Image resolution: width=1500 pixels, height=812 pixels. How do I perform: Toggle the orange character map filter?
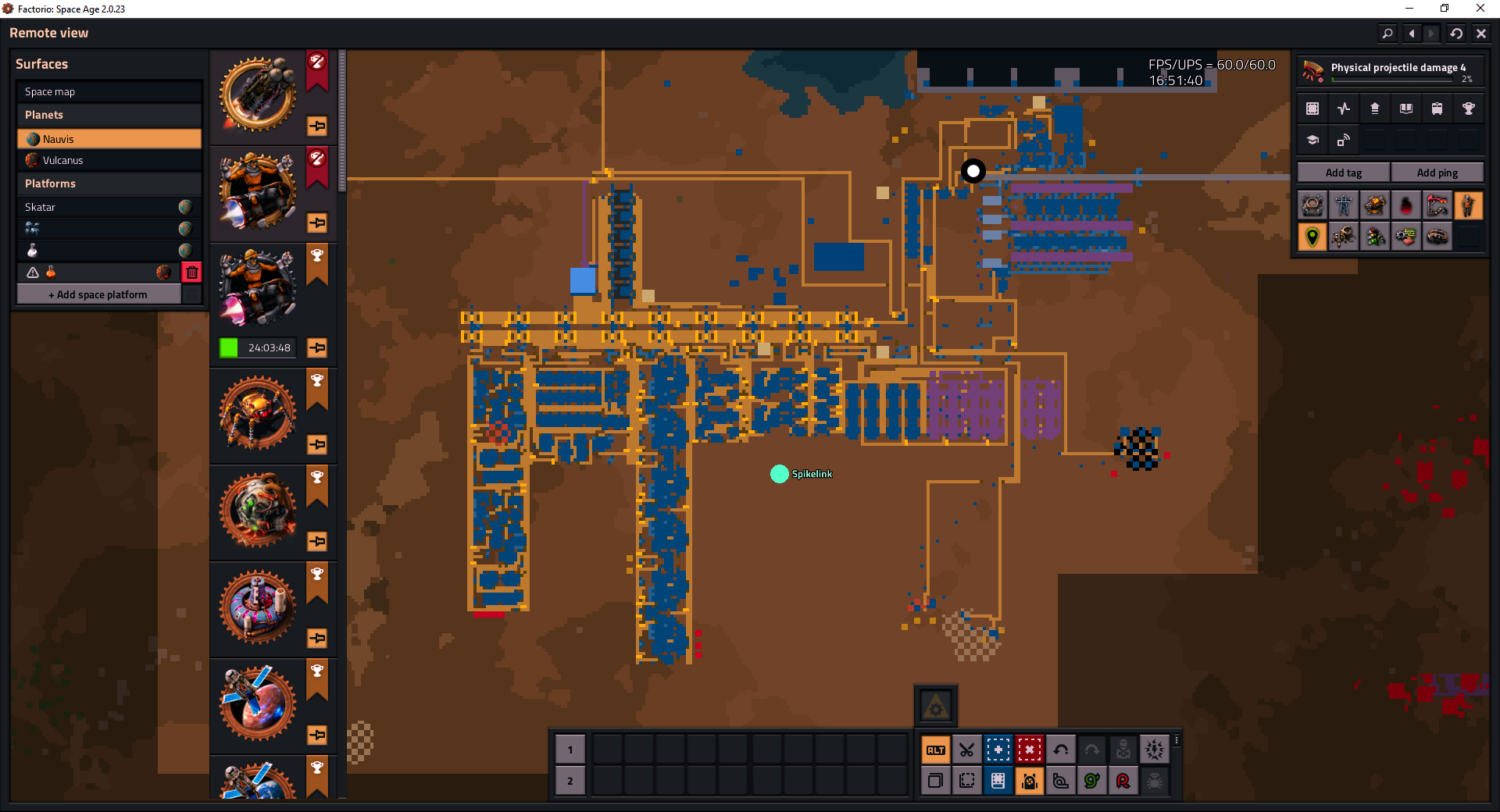(x=1469, y=205)
